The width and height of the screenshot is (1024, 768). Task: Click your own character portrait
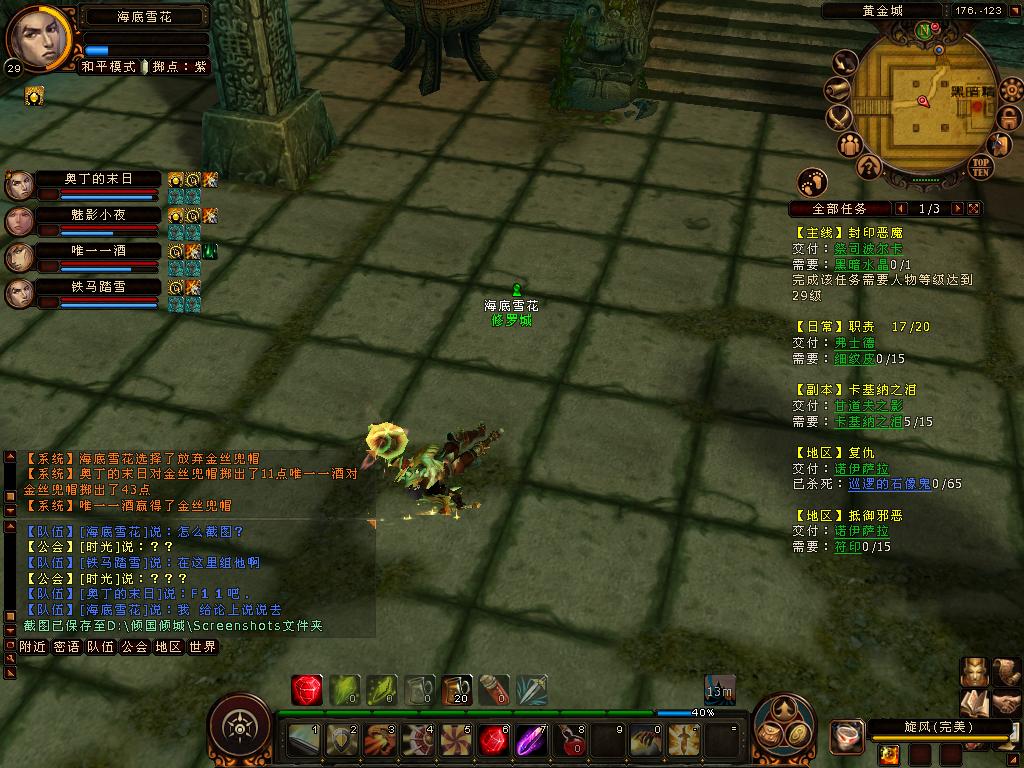pos(40,37)
